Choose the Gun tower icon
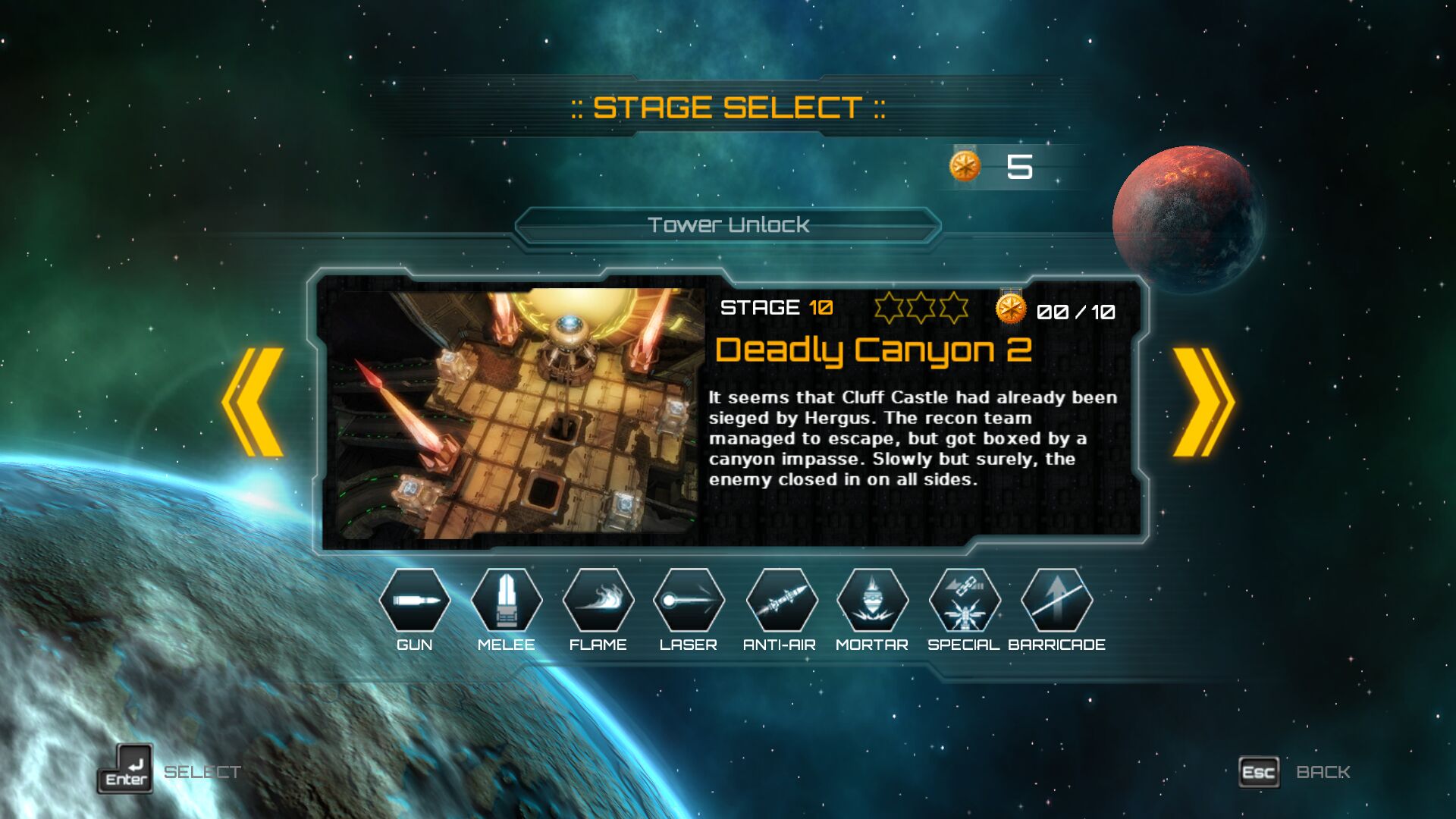Screen dimensions: 1456x819 pyautogui.click(x=415, y=601)
